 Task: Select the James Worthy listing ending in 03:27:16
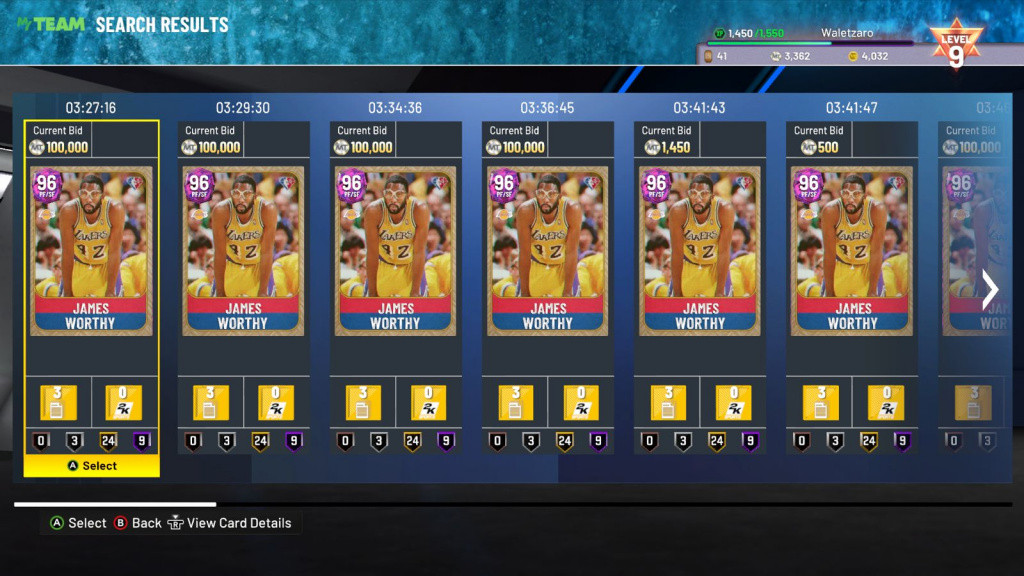[91, 251]
